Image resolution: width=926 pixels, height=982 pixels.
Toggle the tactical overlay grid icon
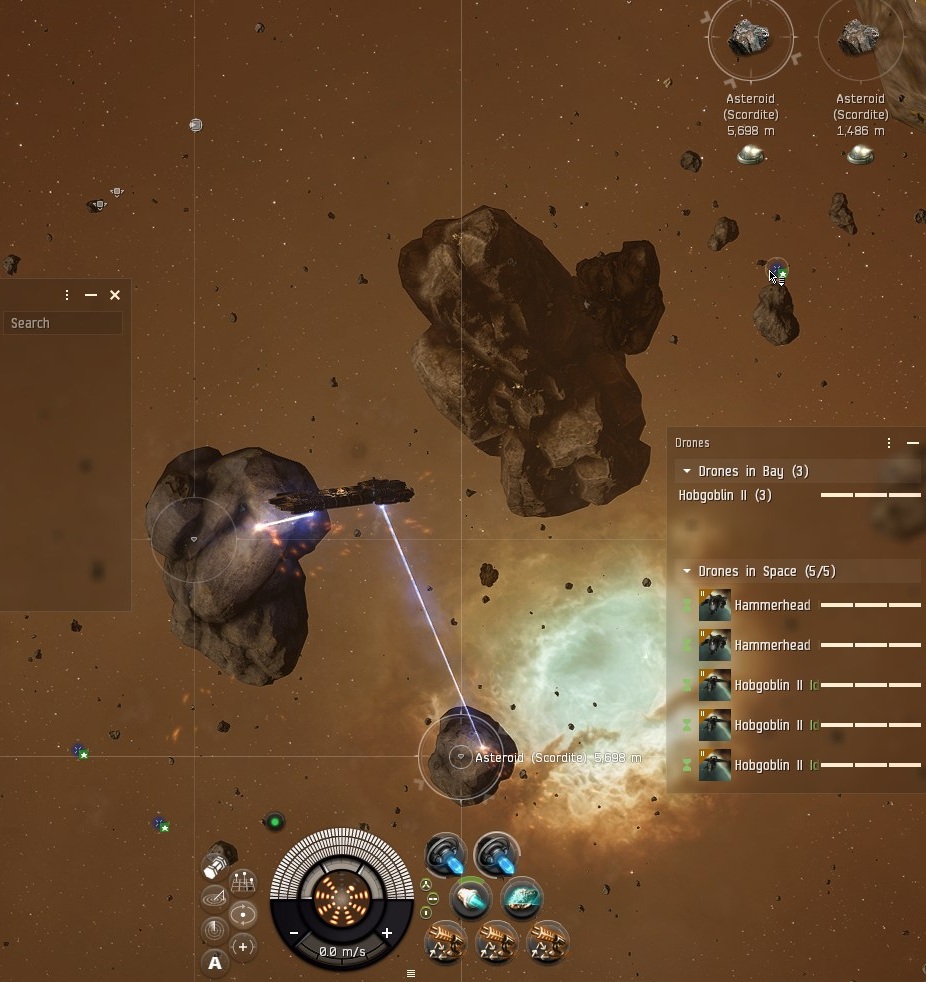[243, 883]
